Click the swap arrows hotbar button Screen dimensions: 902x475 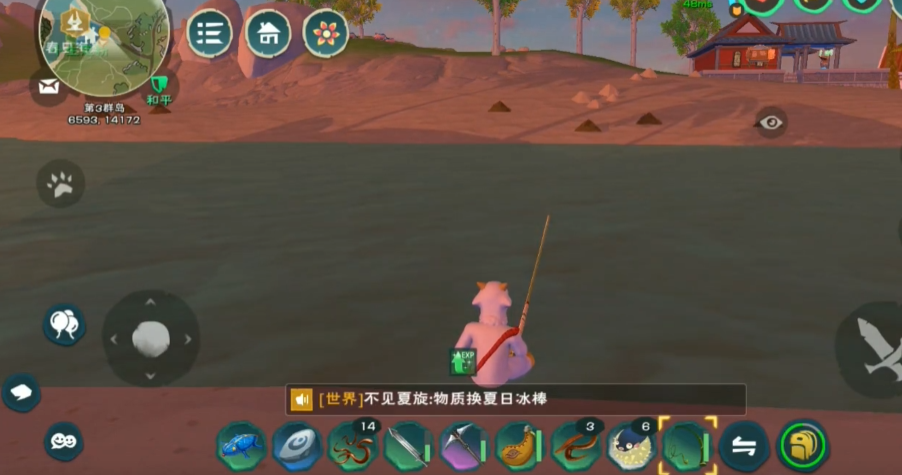pos(744,446)
